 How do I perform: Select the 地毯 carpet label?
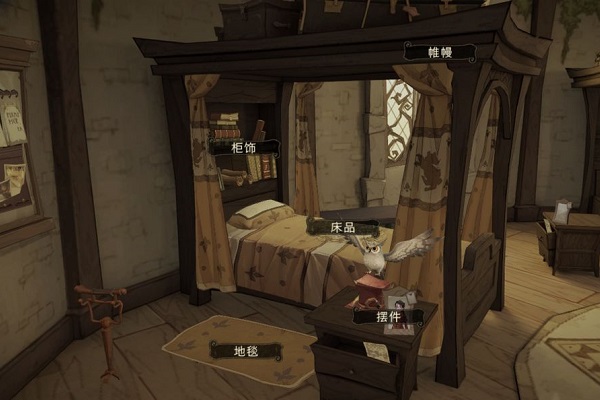click(x=245, y=349)
